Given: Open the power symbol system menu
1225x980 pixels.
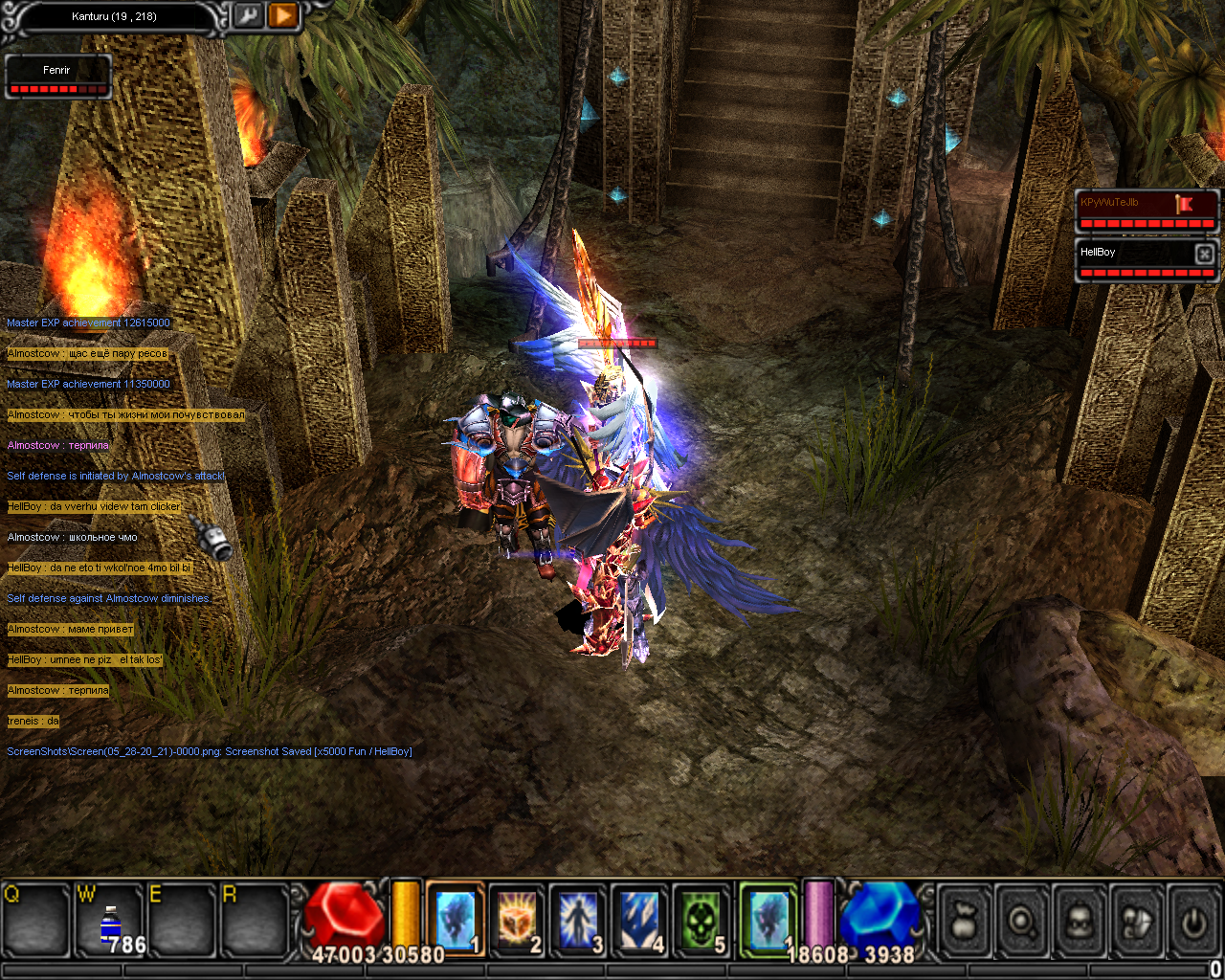Looking at the screenshot, I should pos(1193,922).
